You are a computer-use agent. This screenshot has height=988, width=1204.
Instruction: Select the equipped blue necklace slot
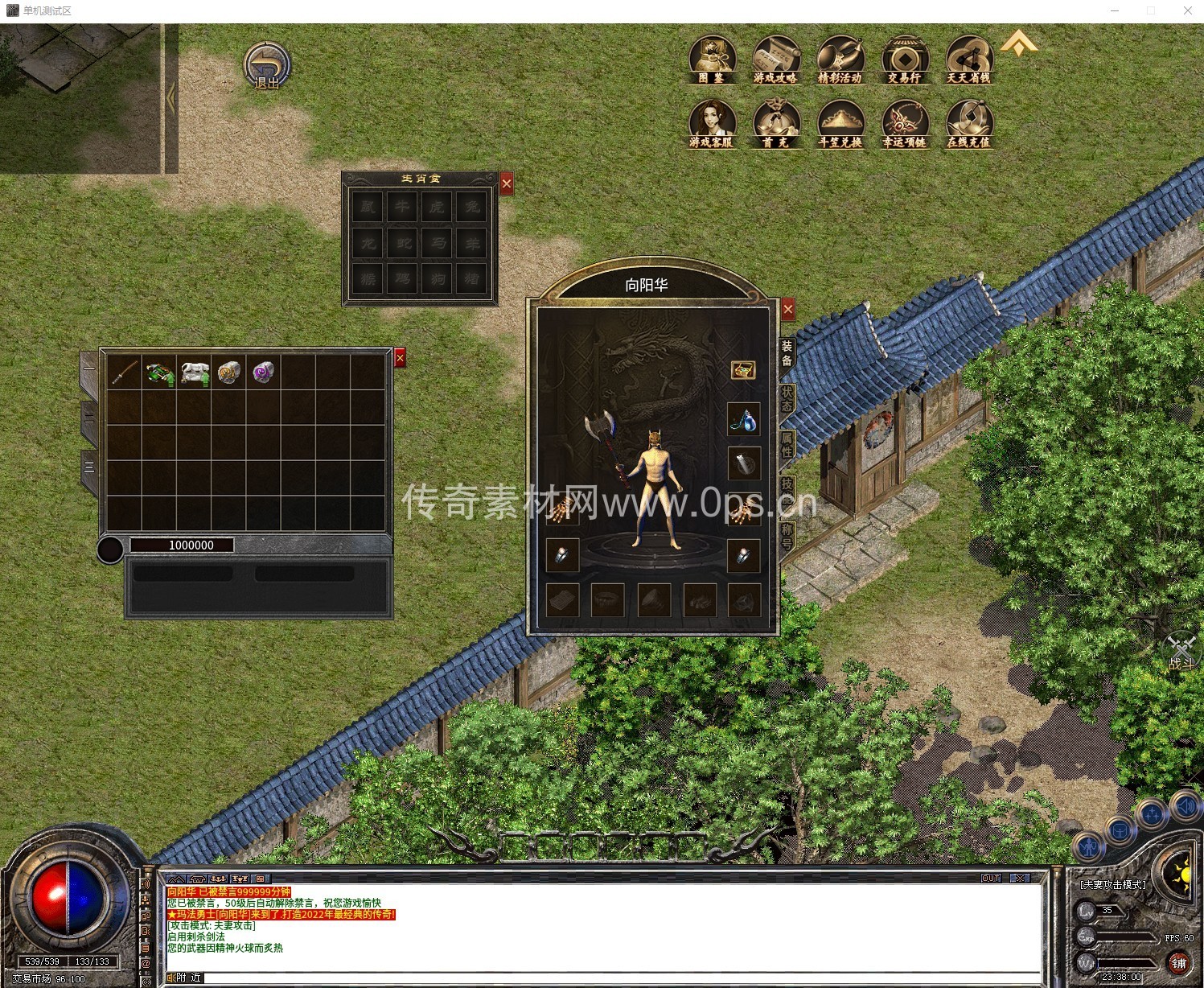(744, 418)
